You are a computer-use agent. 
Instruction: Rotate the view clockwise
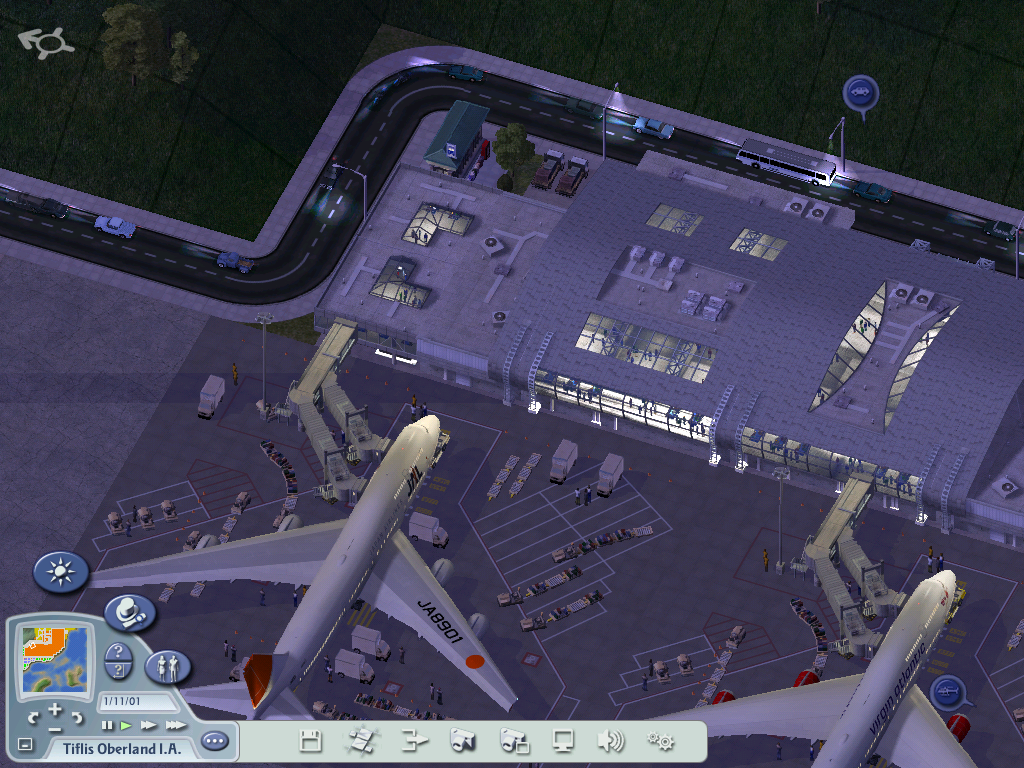pyautogui.click(x=78, y=716)
